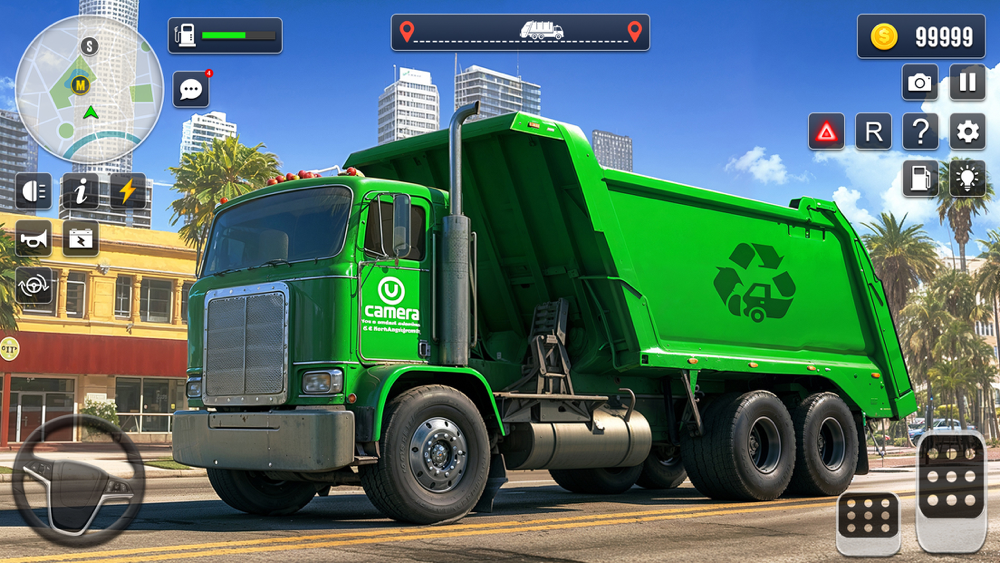Step on the tall accelerator pedal
Image resolution: width=1000 pixels, height=563 pixels.
tap(950, 492)
